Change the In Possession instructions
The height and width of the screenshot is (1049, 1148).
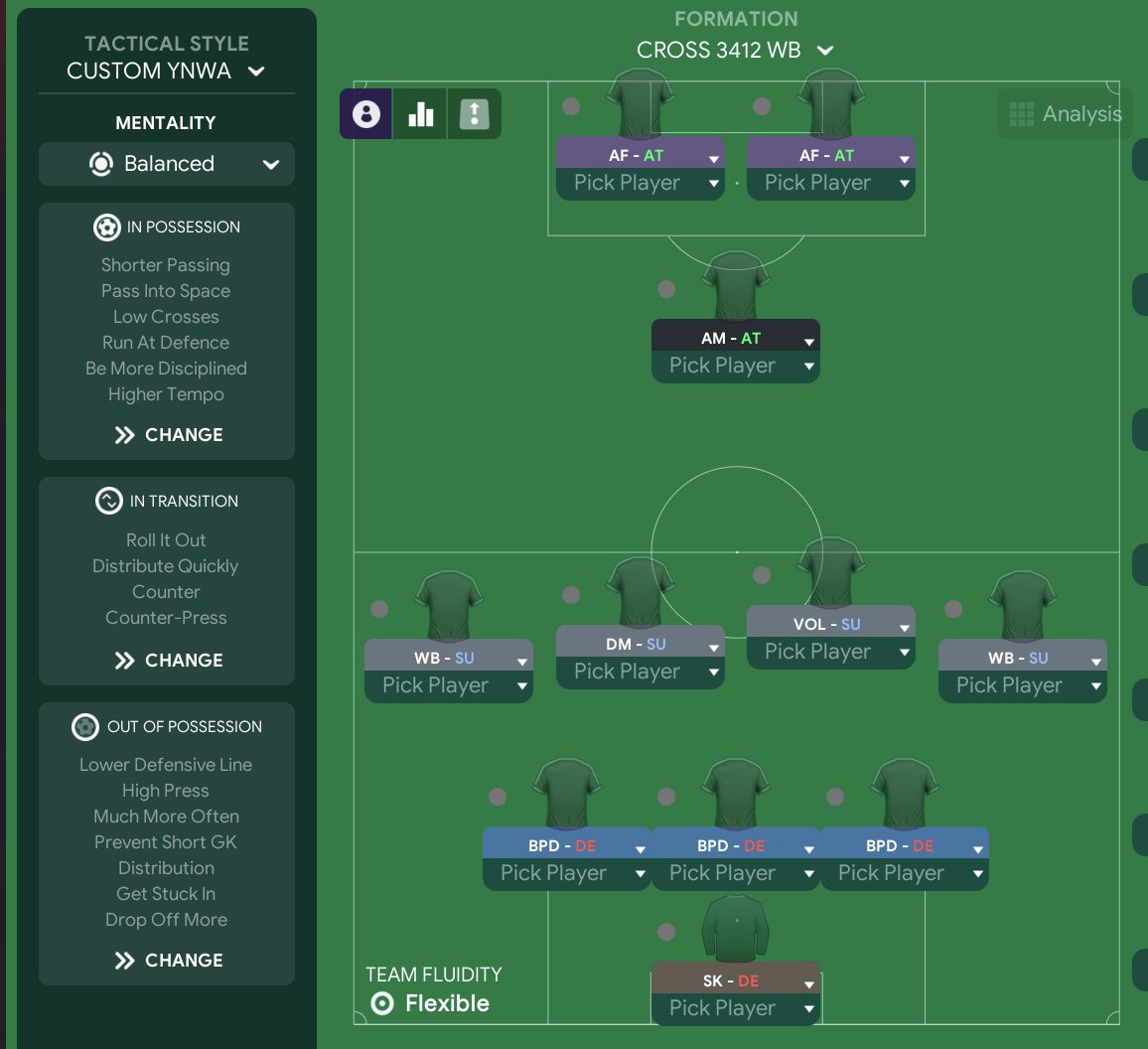click(x=167, y=435)
